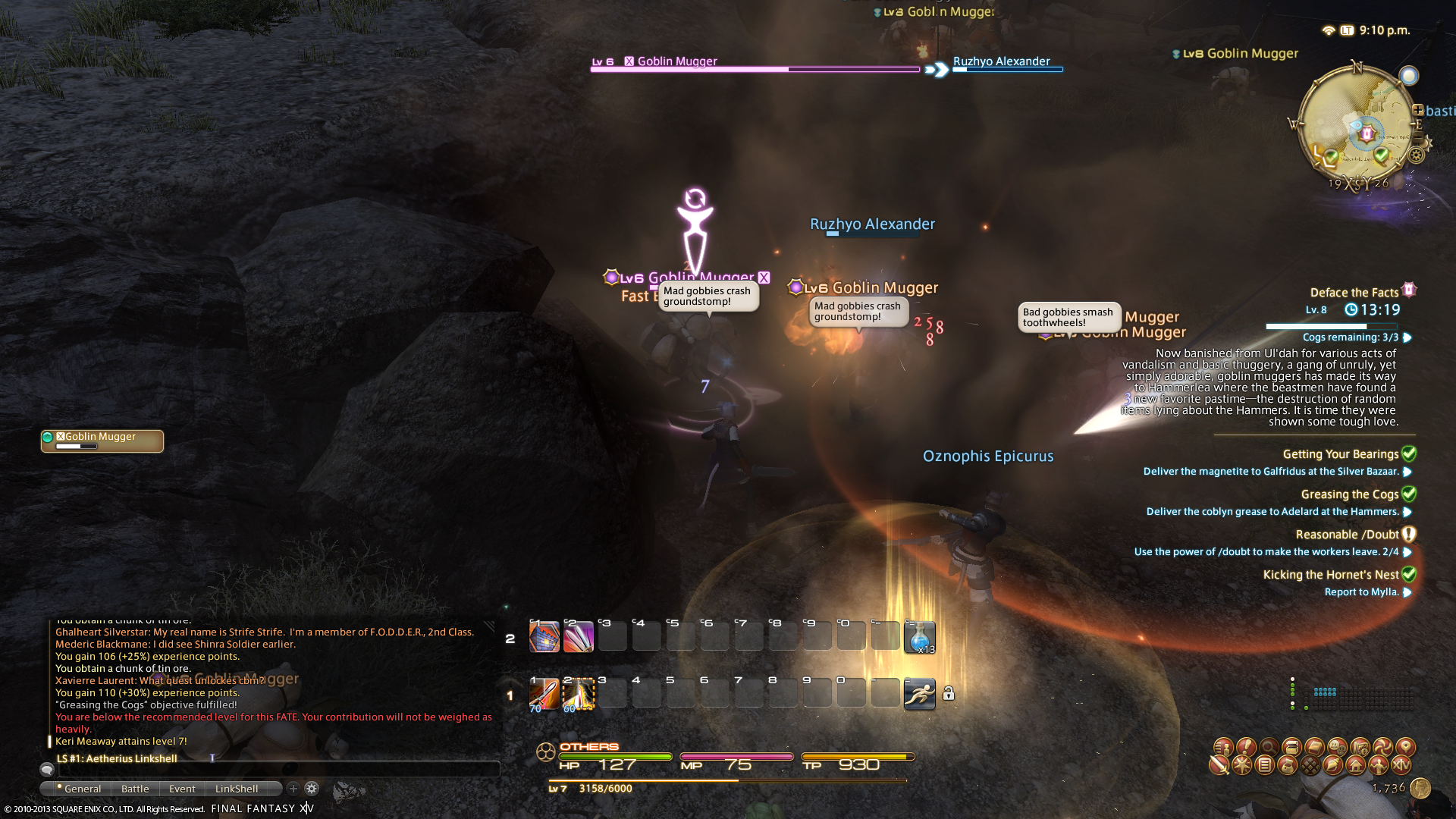Switch to the Battle chat tab
This screenshot has height=819, width=1456.
pyautogui.click(x=135, y=789)
